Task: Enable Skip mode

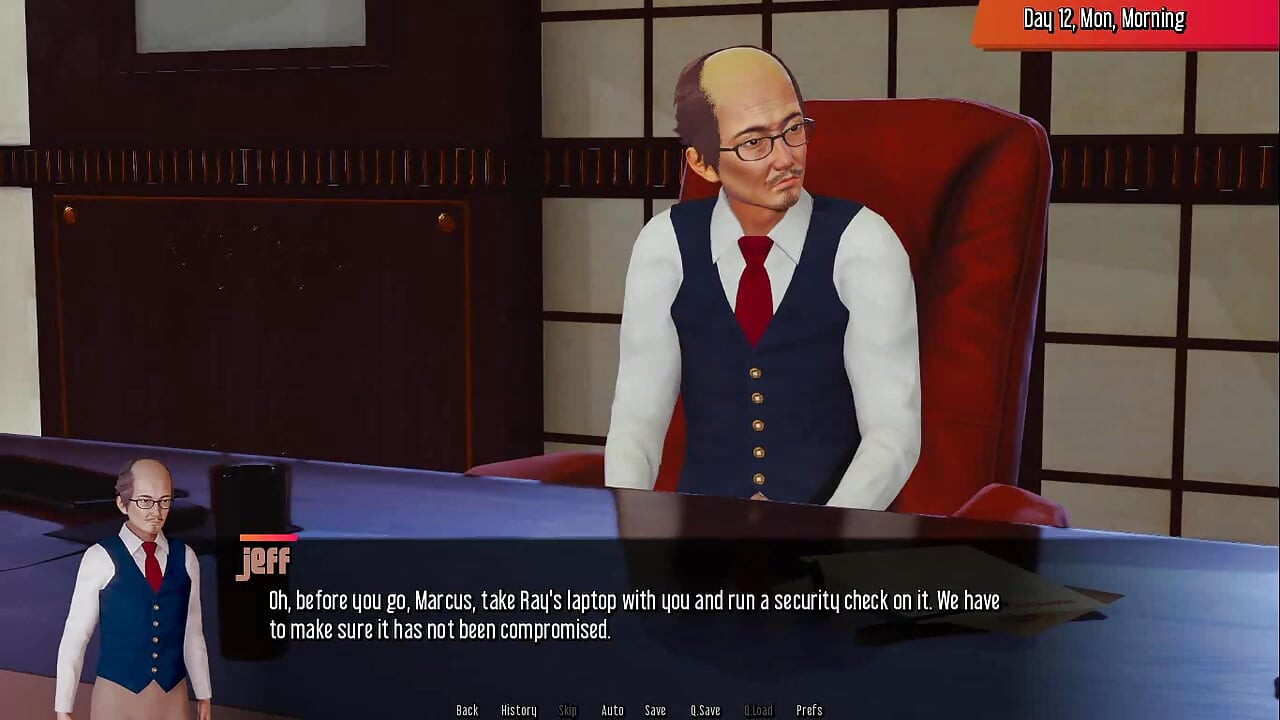Action: 567,710
